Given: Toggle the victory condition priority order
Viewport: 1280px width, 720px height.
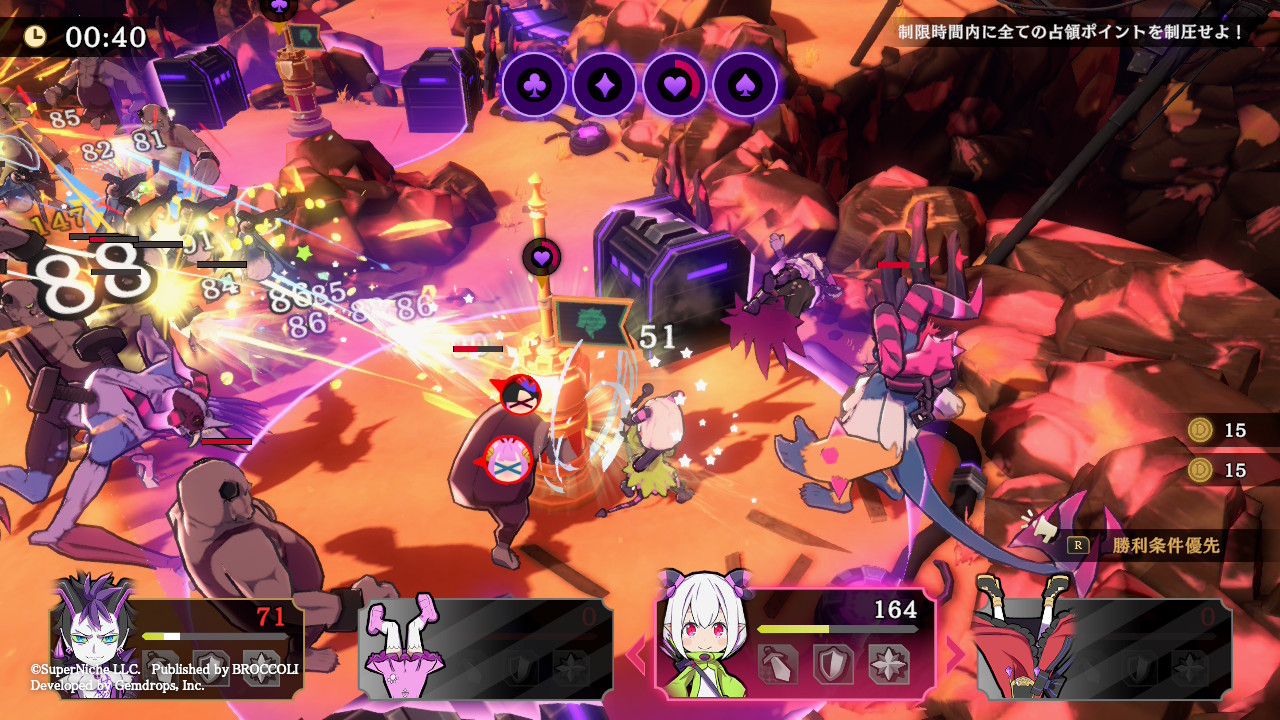Looking at the screenshot, I should [x=1150, y=546].
